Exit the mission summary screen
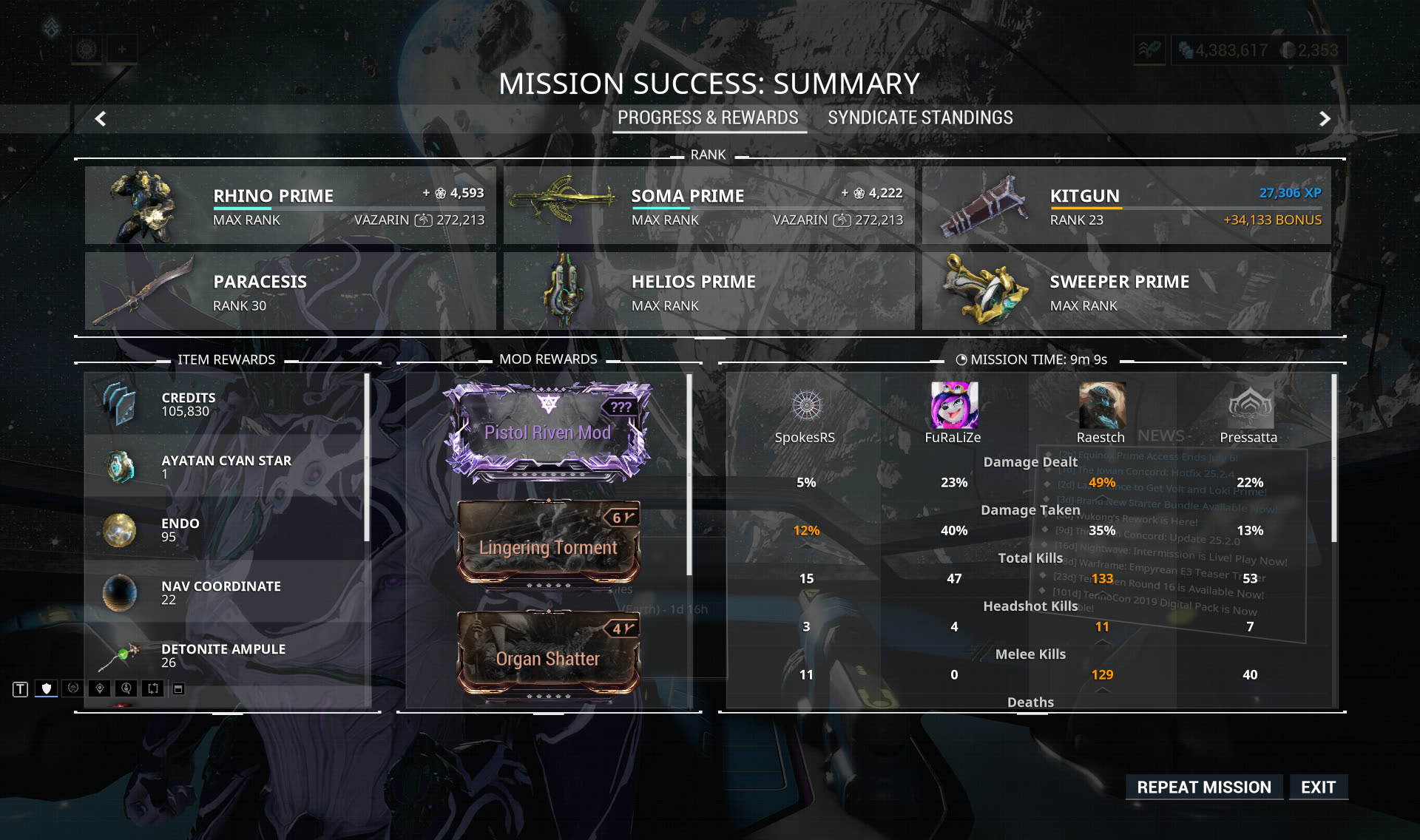This screenshot has width=1420, height=840. 1318,787
